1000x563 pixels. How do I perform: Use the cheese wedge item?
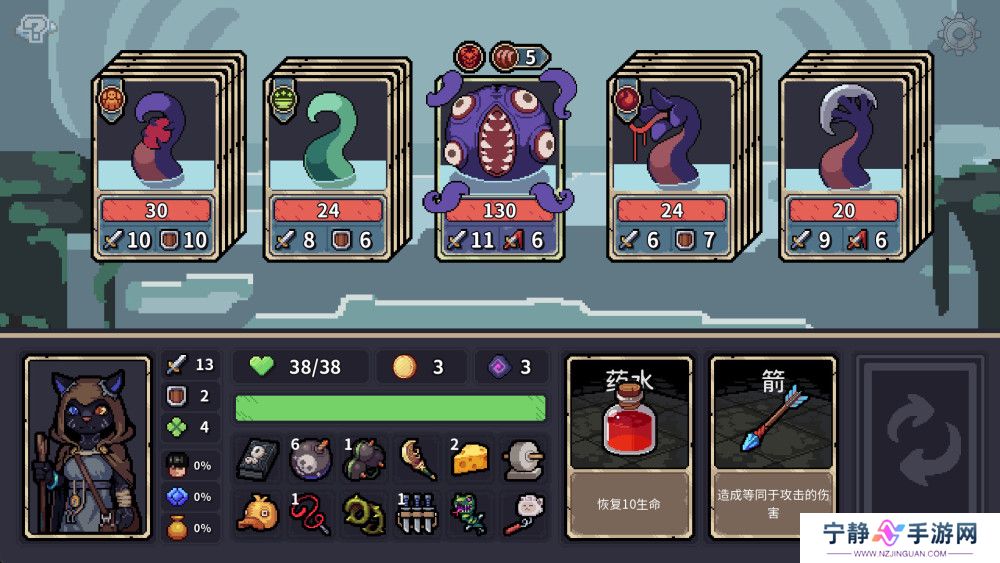pyautogui.click(x=469, y=459)
